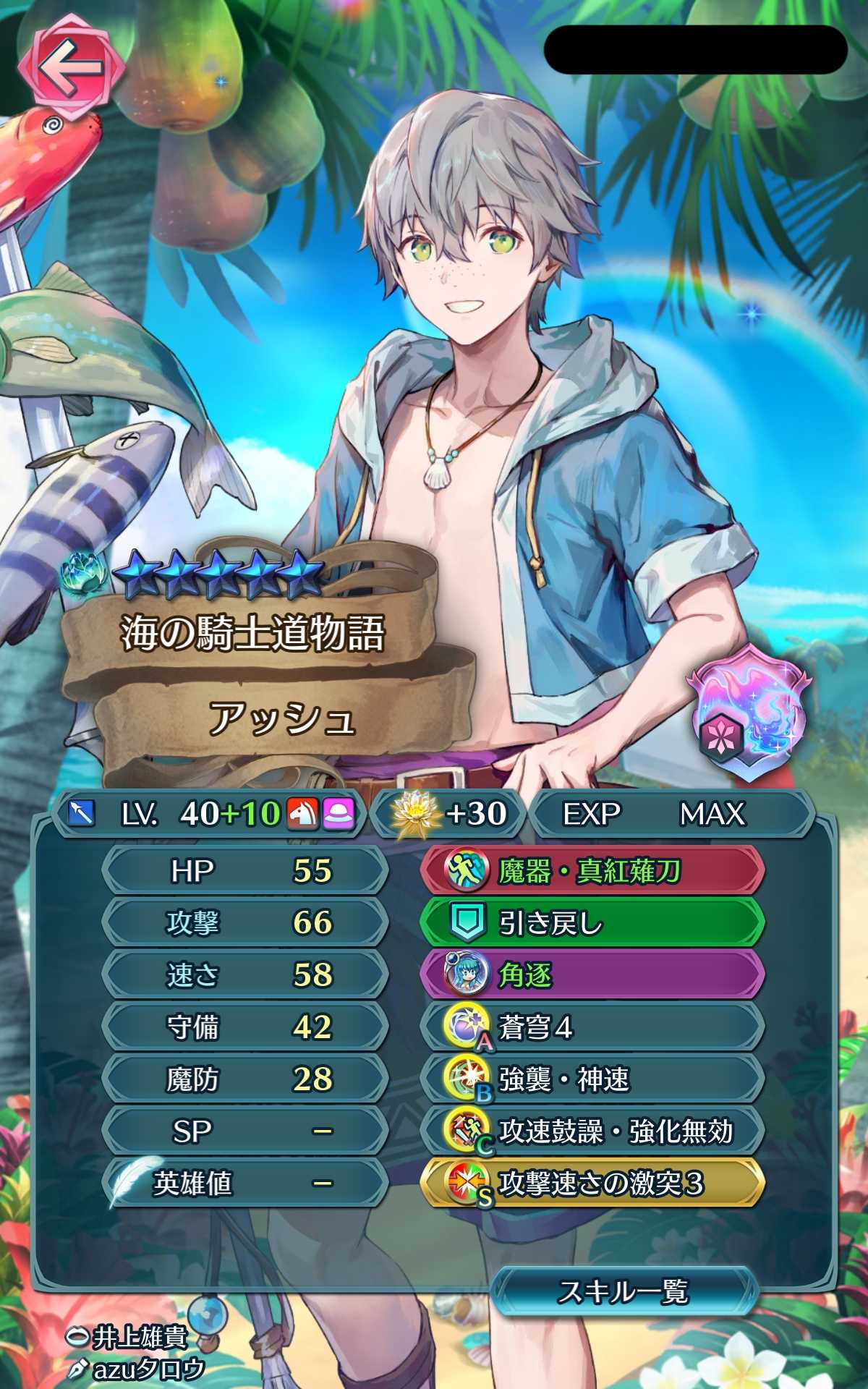Image resolution: width=868 pixels, height=1389 pixels.
Task: Select the special skill 角逐
Action: (592, 975)
